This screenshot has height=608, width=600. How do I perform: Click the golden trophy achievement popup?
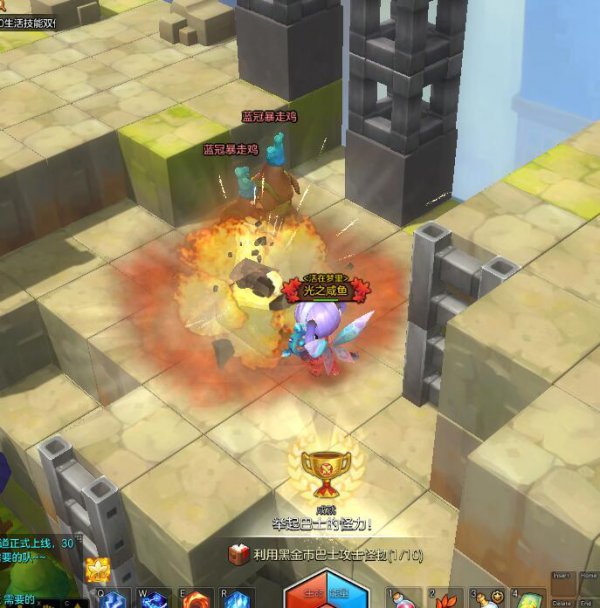tap(323, 471)
